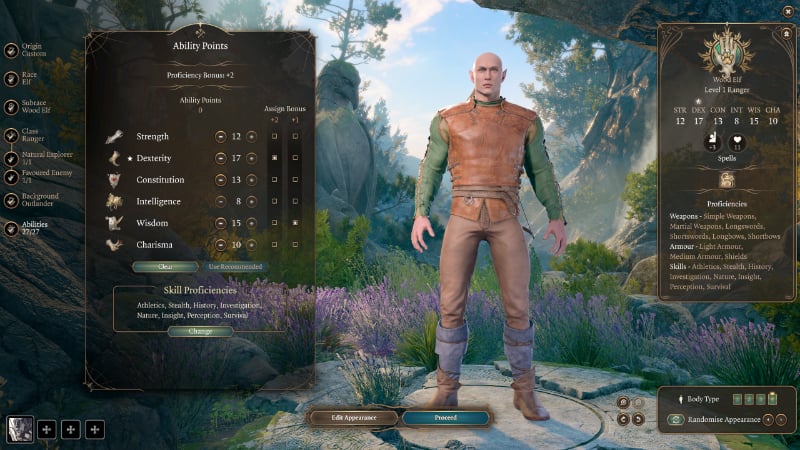Select the character portrait in the party bar
This screenshot has height=450, width=800.
pyautogui.click(x=20, y=429)
